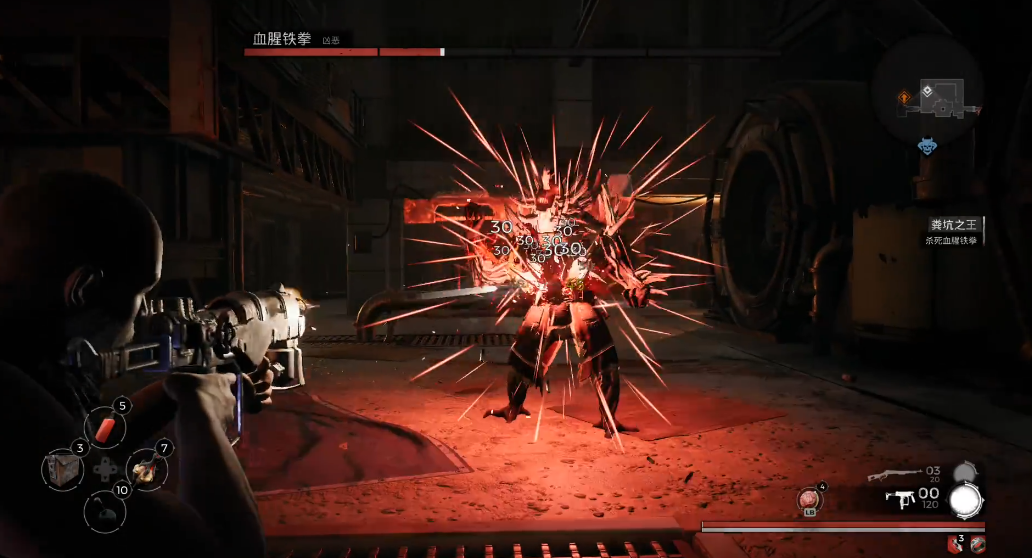
Task: Use the red healing item with count 4
Action: 810,498
